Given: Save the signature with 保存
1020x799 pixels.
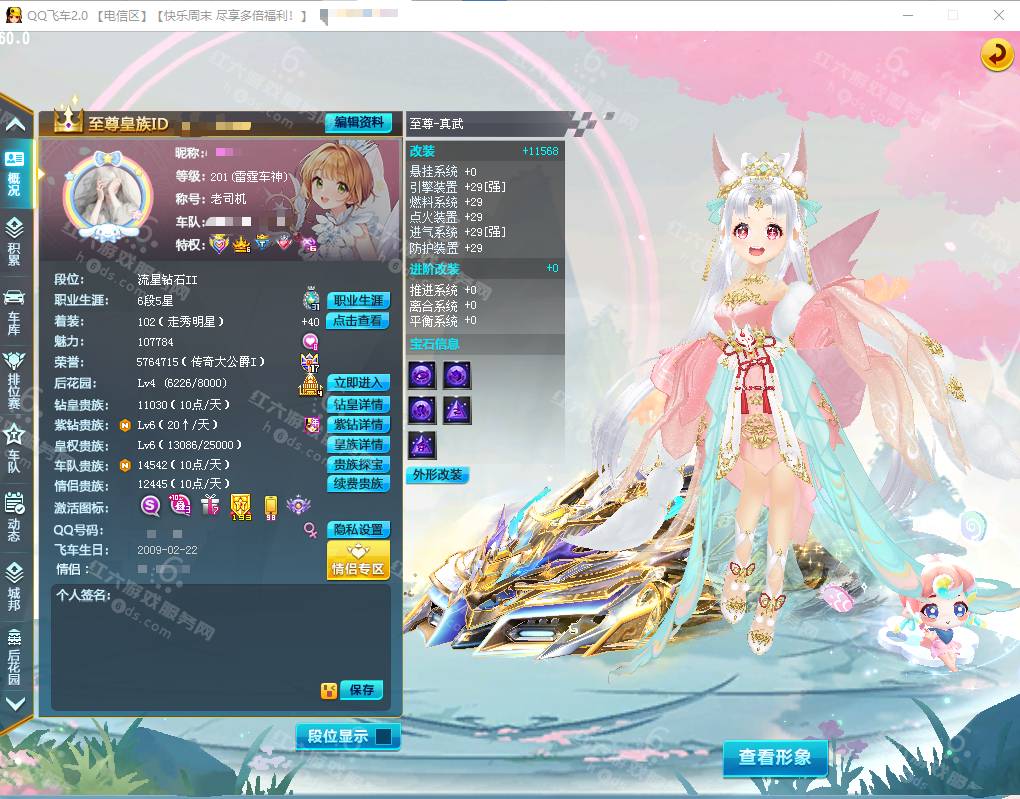Looking at the screenshot, I should tap(362, 690).
